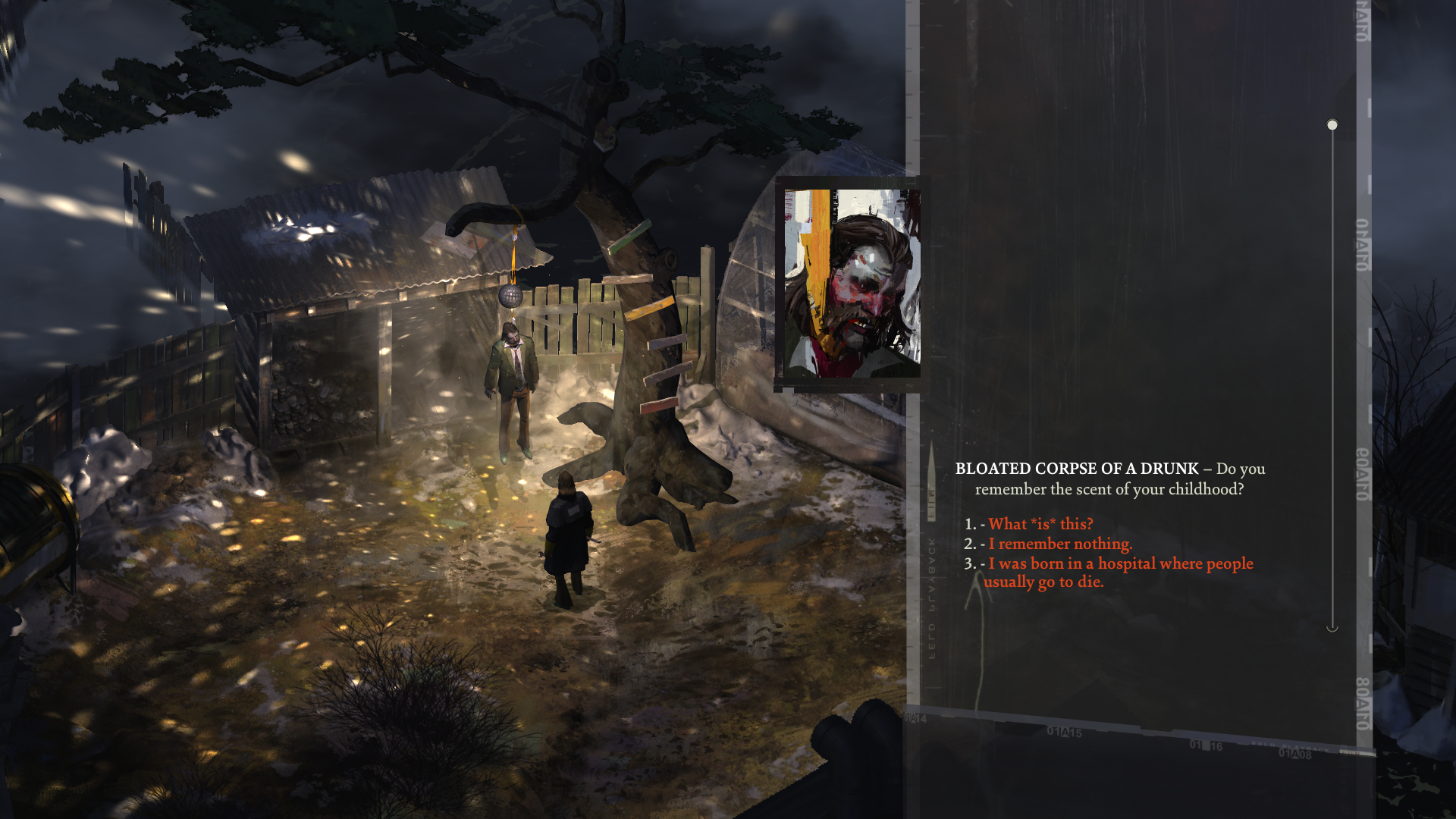Click the bearded character portrait

(x=851, y=284)
